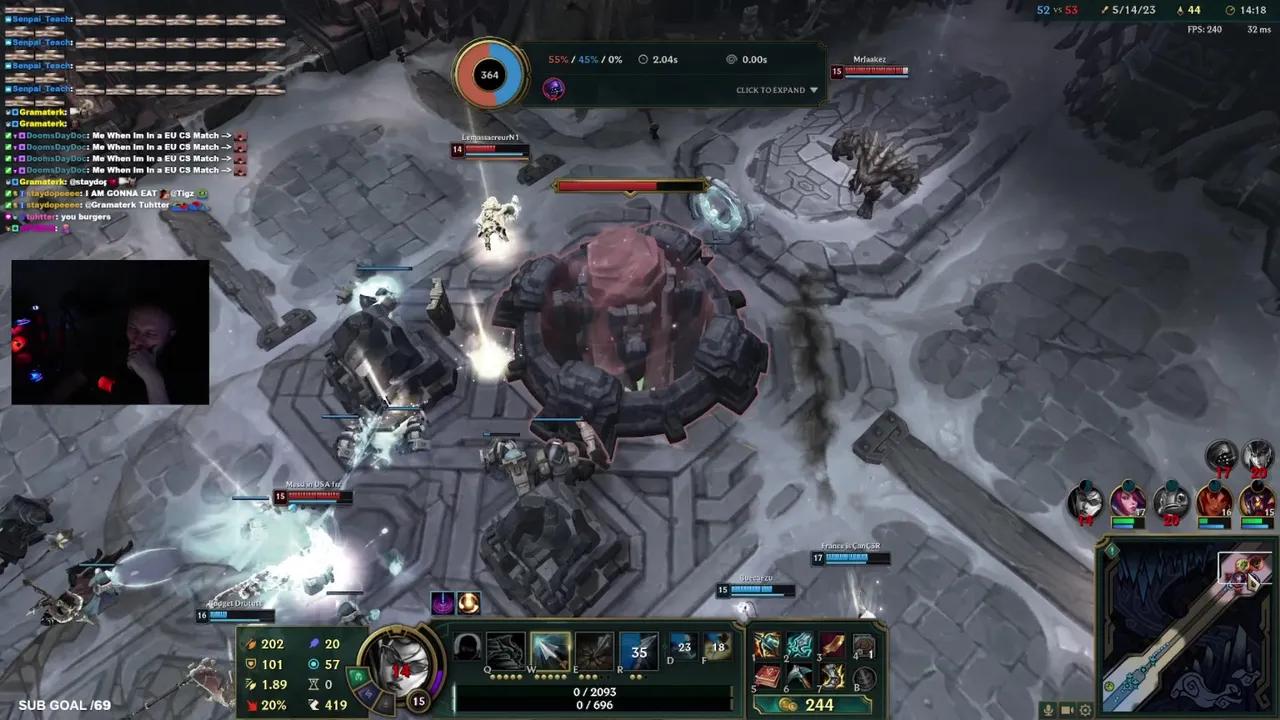Screen dimensions: 1280x720
Task: Use the F summoner spell
Action: tap(717, 647)
